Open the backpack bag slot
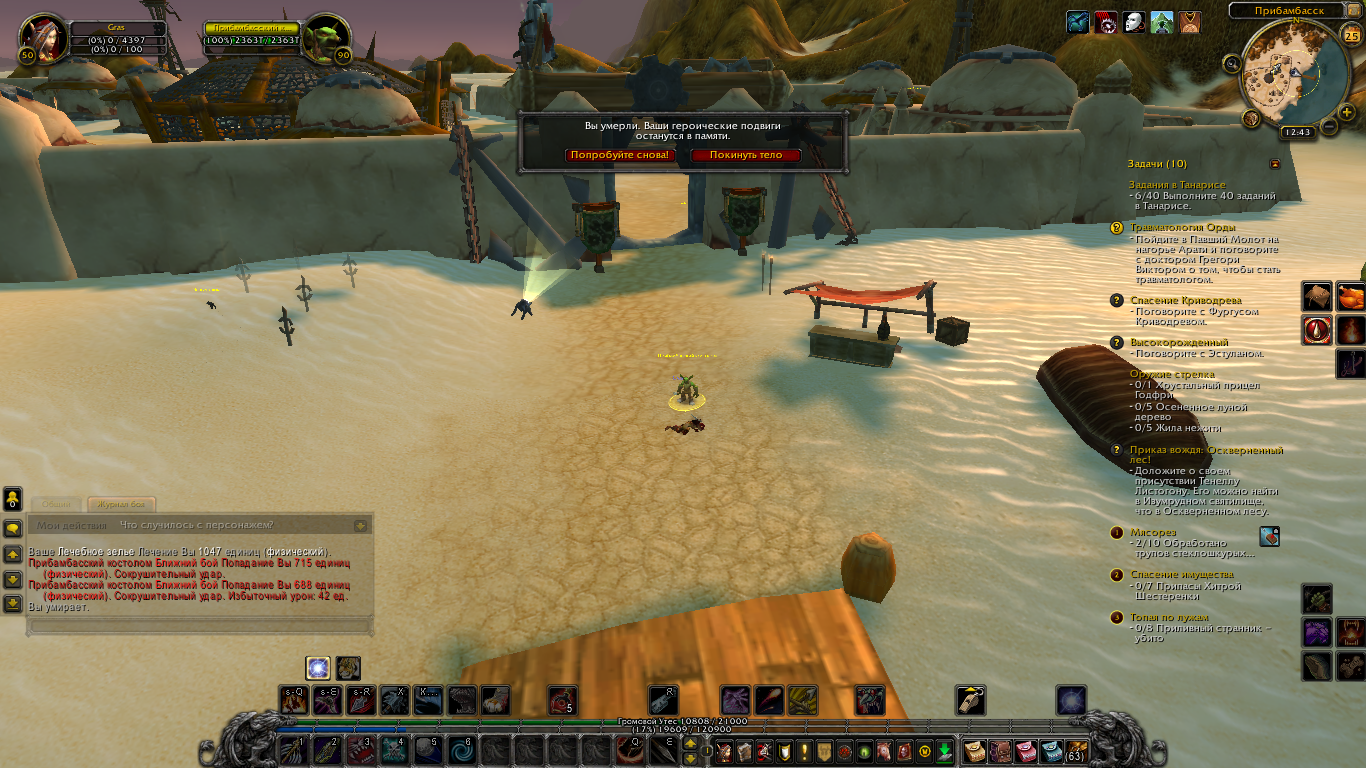The width and height of the screenshot is (1366, 768). tap(1076, 750)
